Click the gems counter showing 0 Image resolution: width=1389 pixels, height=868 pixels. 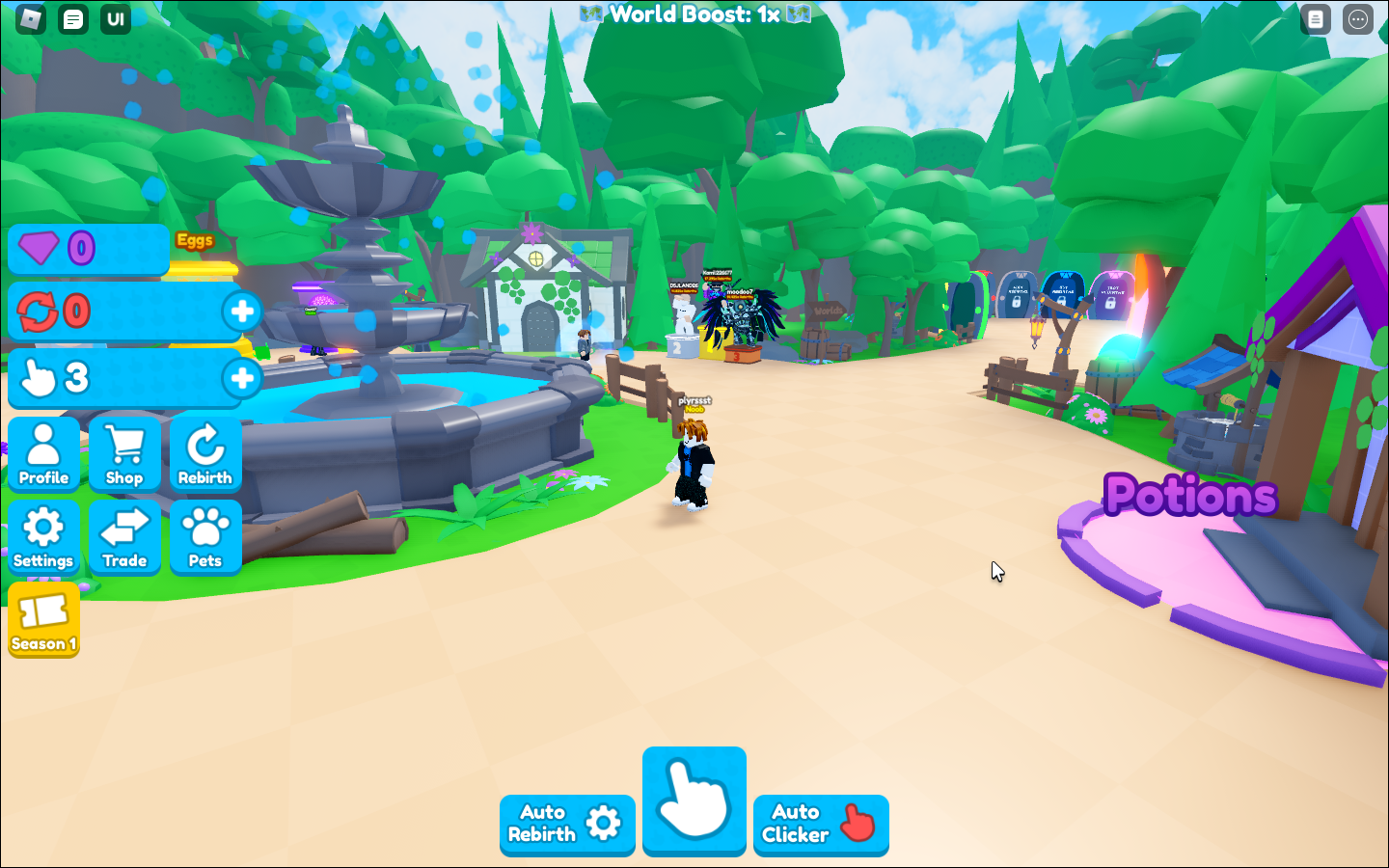[x=88, y=249]
